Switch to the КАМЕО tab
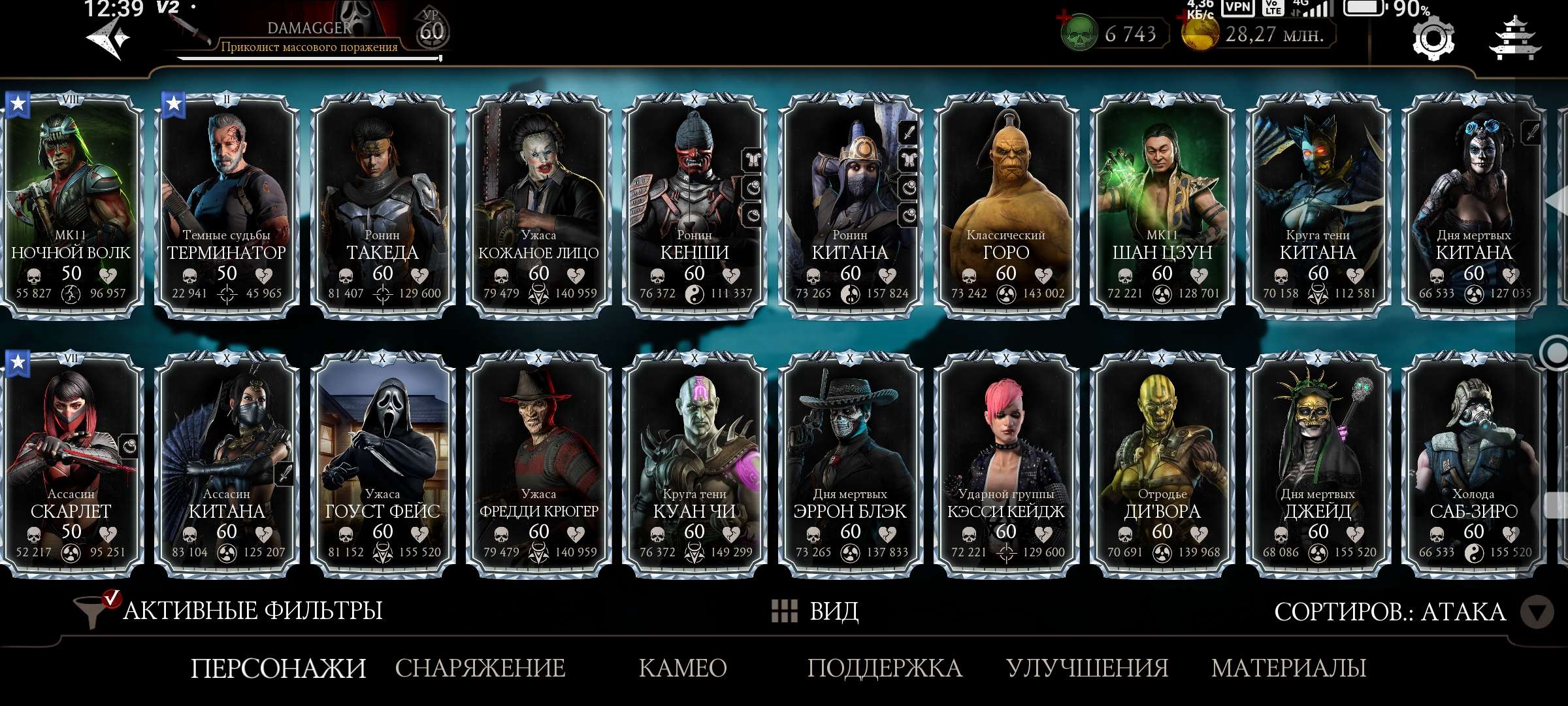 683,668
